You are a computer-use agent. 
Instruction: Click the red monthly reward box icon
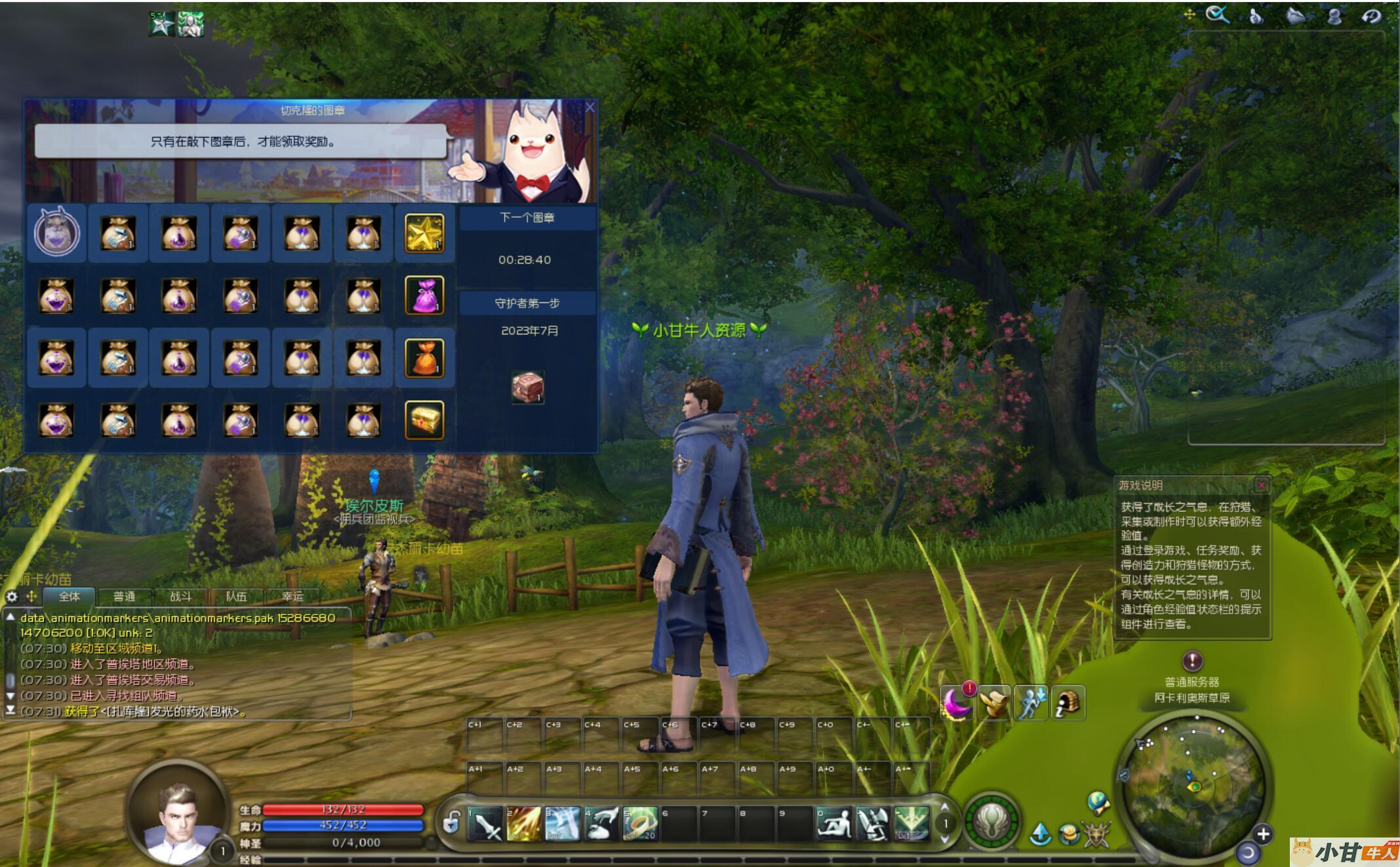click(528, 387)
